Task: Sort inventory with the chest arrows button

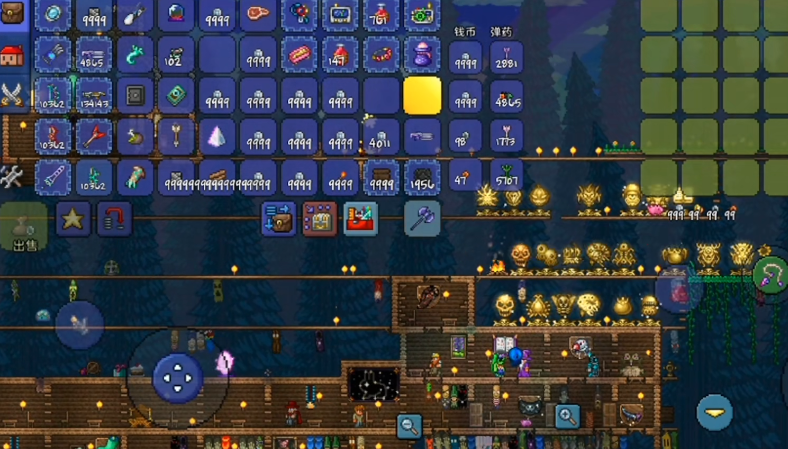Action: [279, 218]
